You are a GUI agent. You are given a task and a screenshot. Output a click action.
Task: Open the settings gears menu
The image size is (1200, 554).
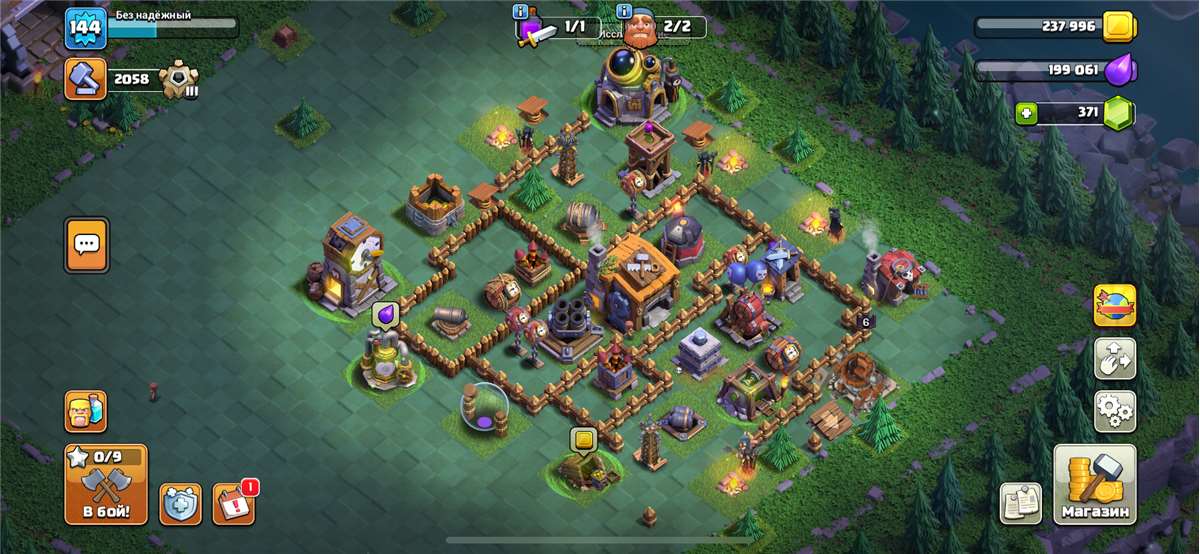pos(1114,410)
